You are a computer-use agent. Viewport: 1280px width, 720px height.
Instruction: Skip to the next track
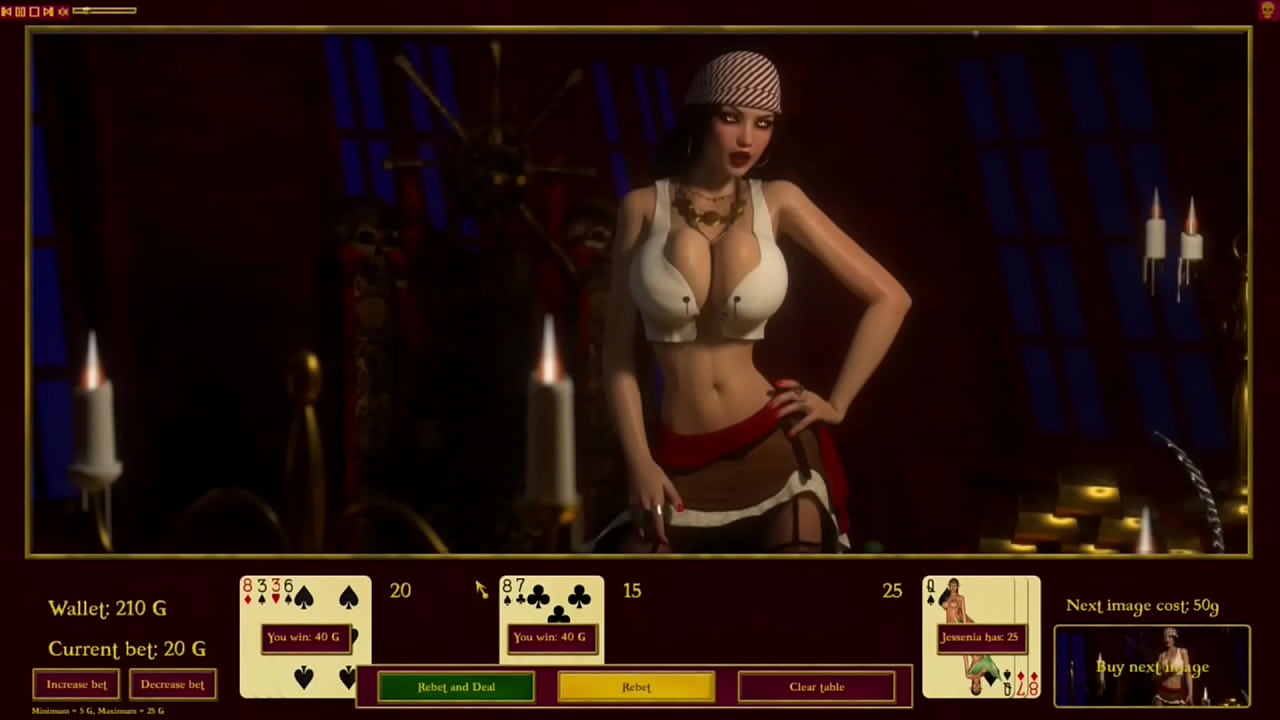pos(47,11)
